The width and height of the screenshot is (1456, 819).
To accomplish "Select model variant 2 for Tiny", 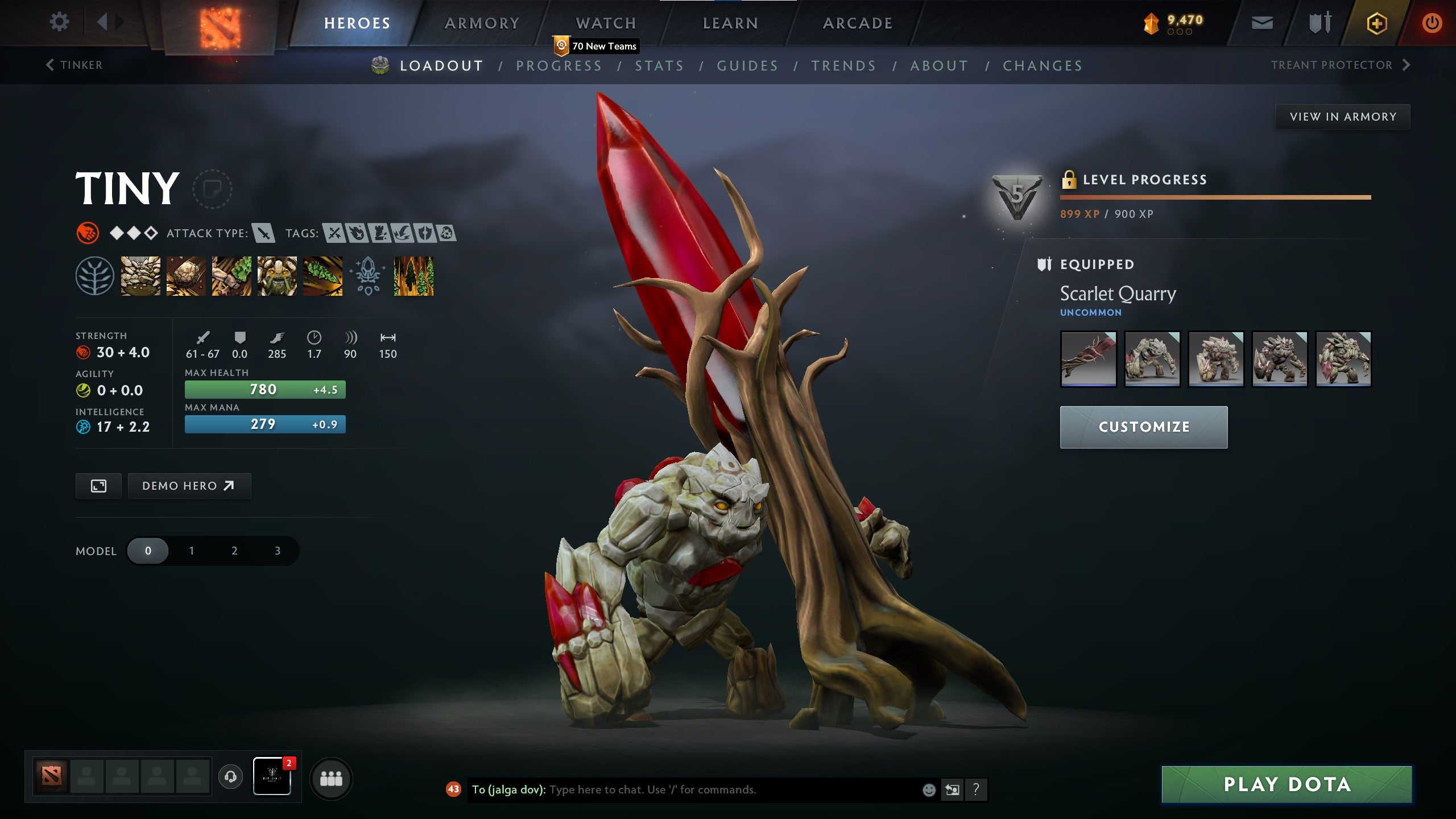I will pyautogui.click(x=234, y=551).
